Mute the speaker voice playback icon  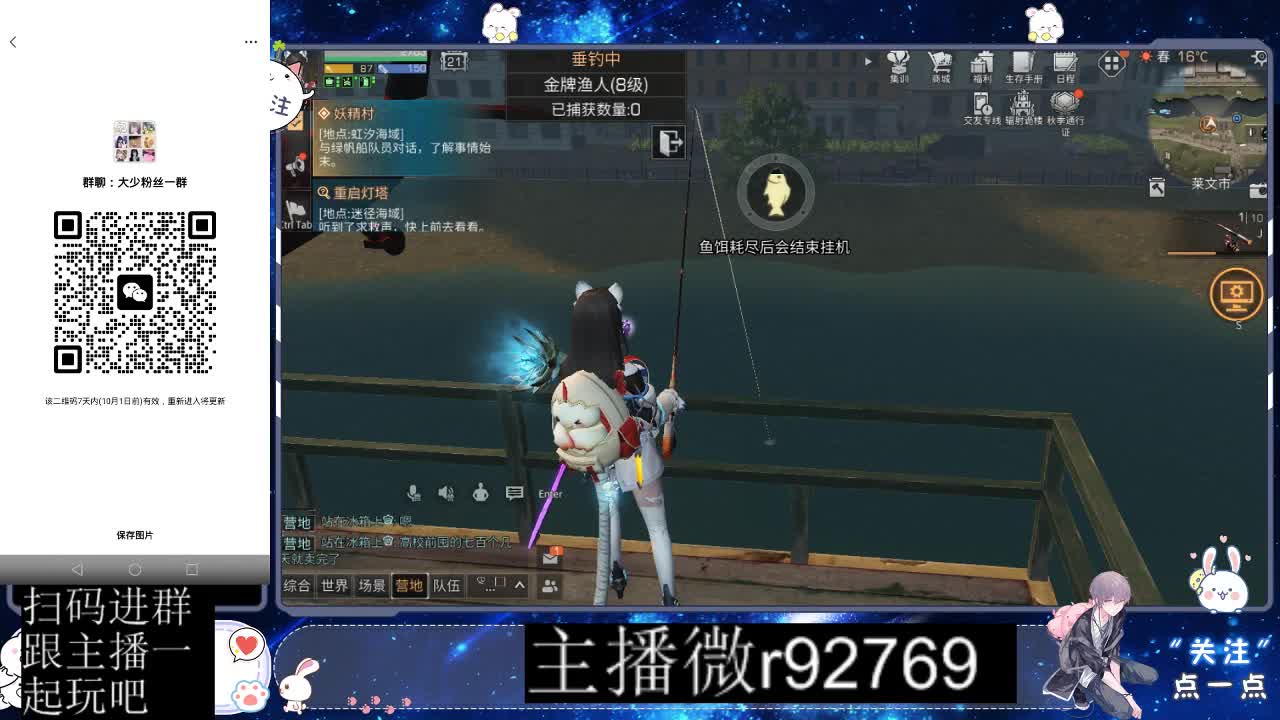point(446,491)
